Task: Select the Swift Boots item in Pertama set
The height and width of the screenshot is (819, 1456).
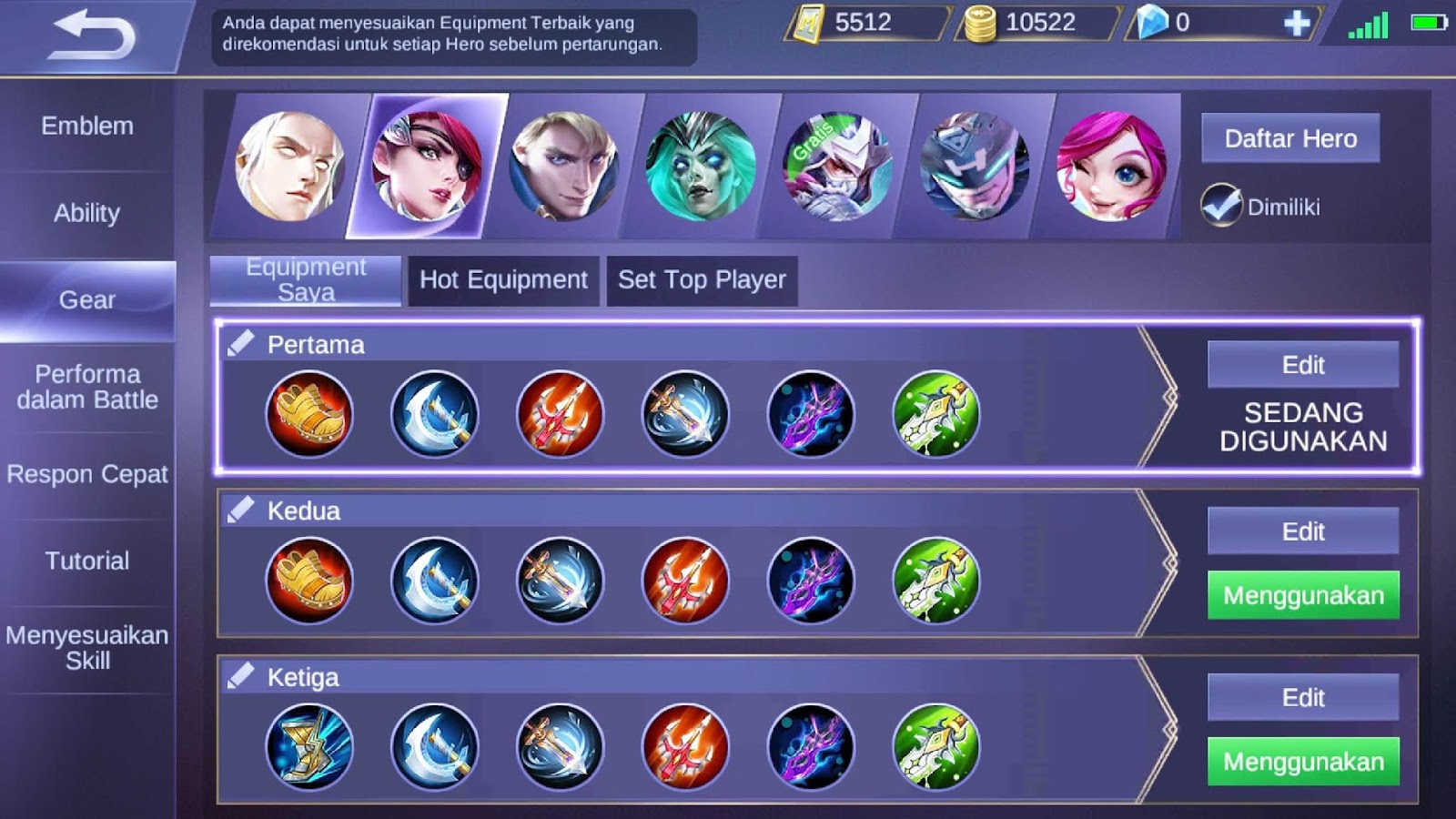Action: pyautogui.click(x=309, y=415)
